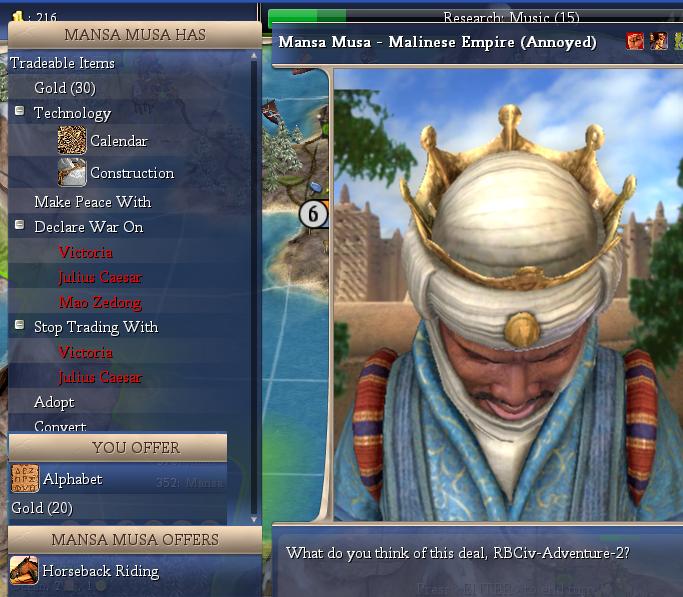Viewport: 683px width, 597px height.
Task: Choose the Adopt entry
Action: (54, 402)
